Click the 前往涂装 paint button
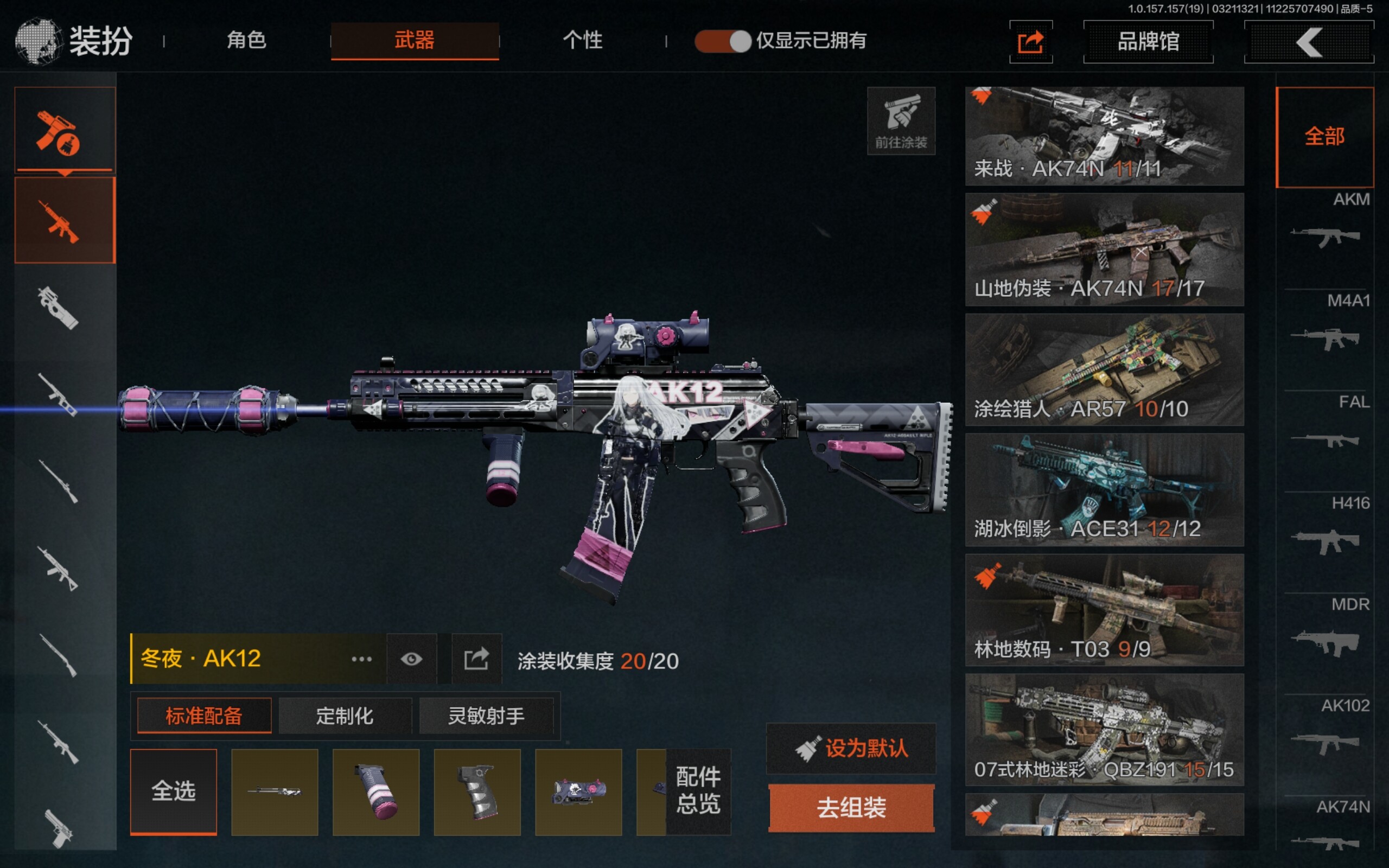Image resolution: width=1389 pixels, height=868 pixels. click(x=901, y=121)
